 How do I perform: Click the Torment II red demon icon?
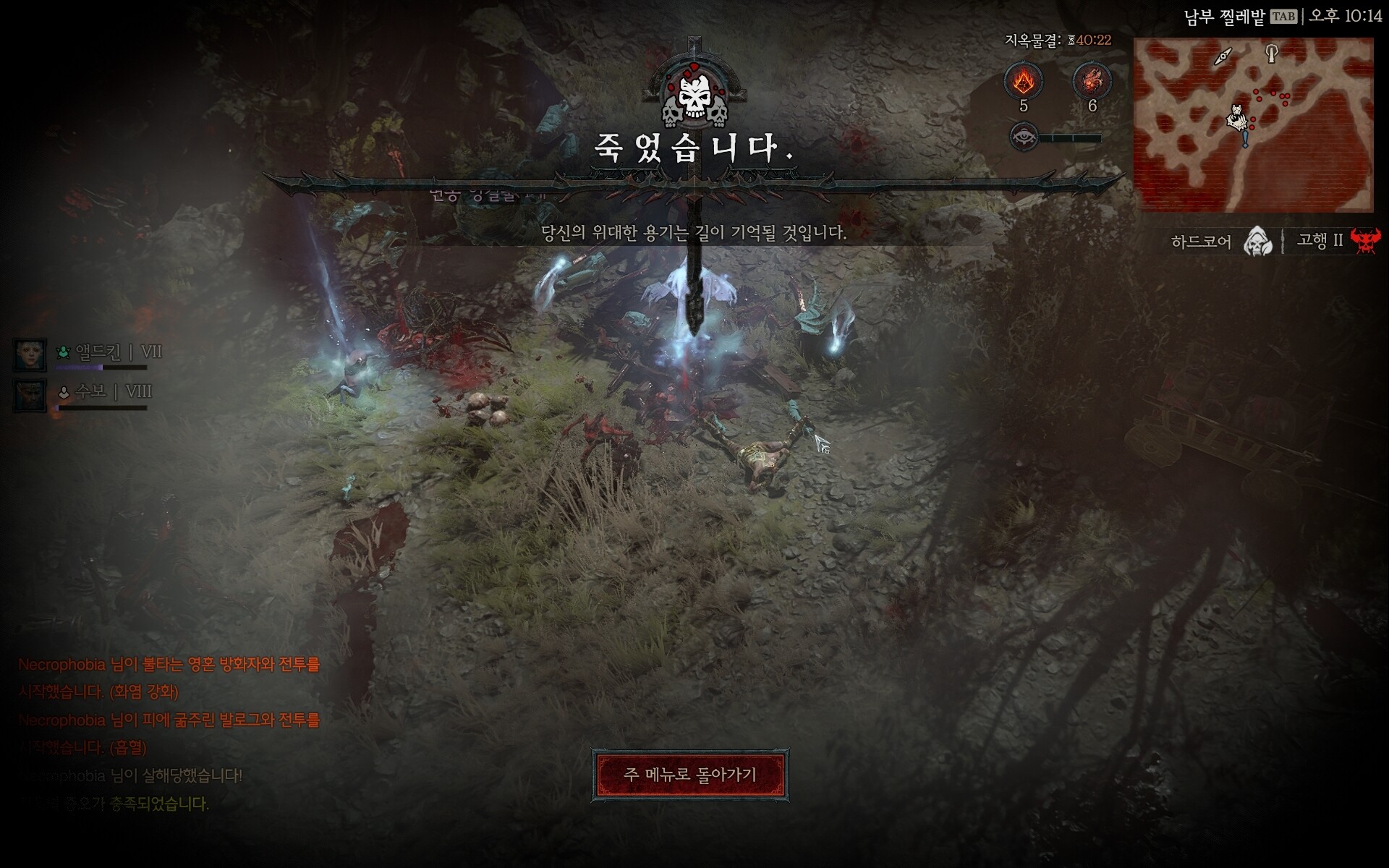(x=1365, y=241)
